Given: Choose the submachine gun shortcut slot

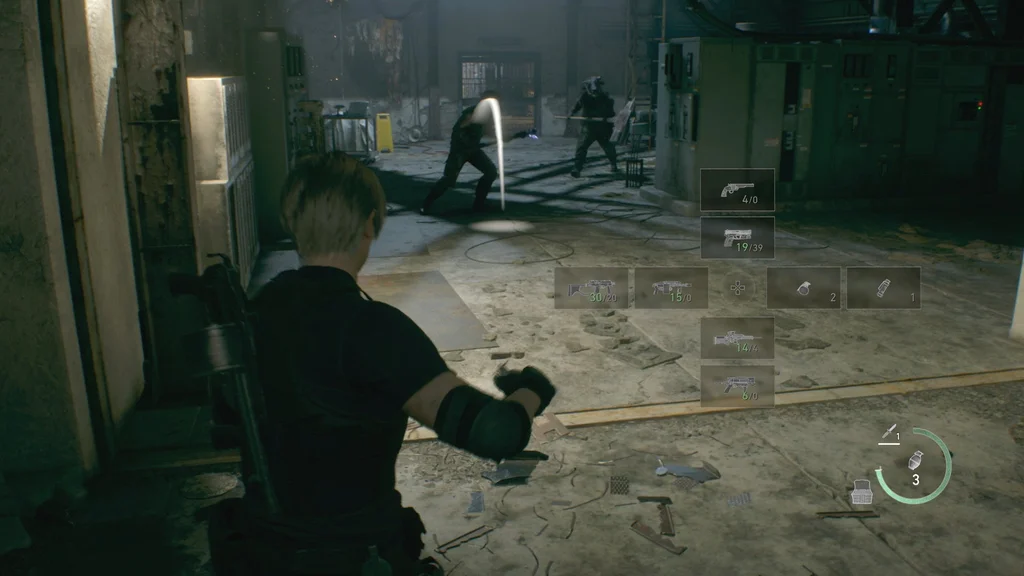Looking at the screenshot, I should 591,288.
